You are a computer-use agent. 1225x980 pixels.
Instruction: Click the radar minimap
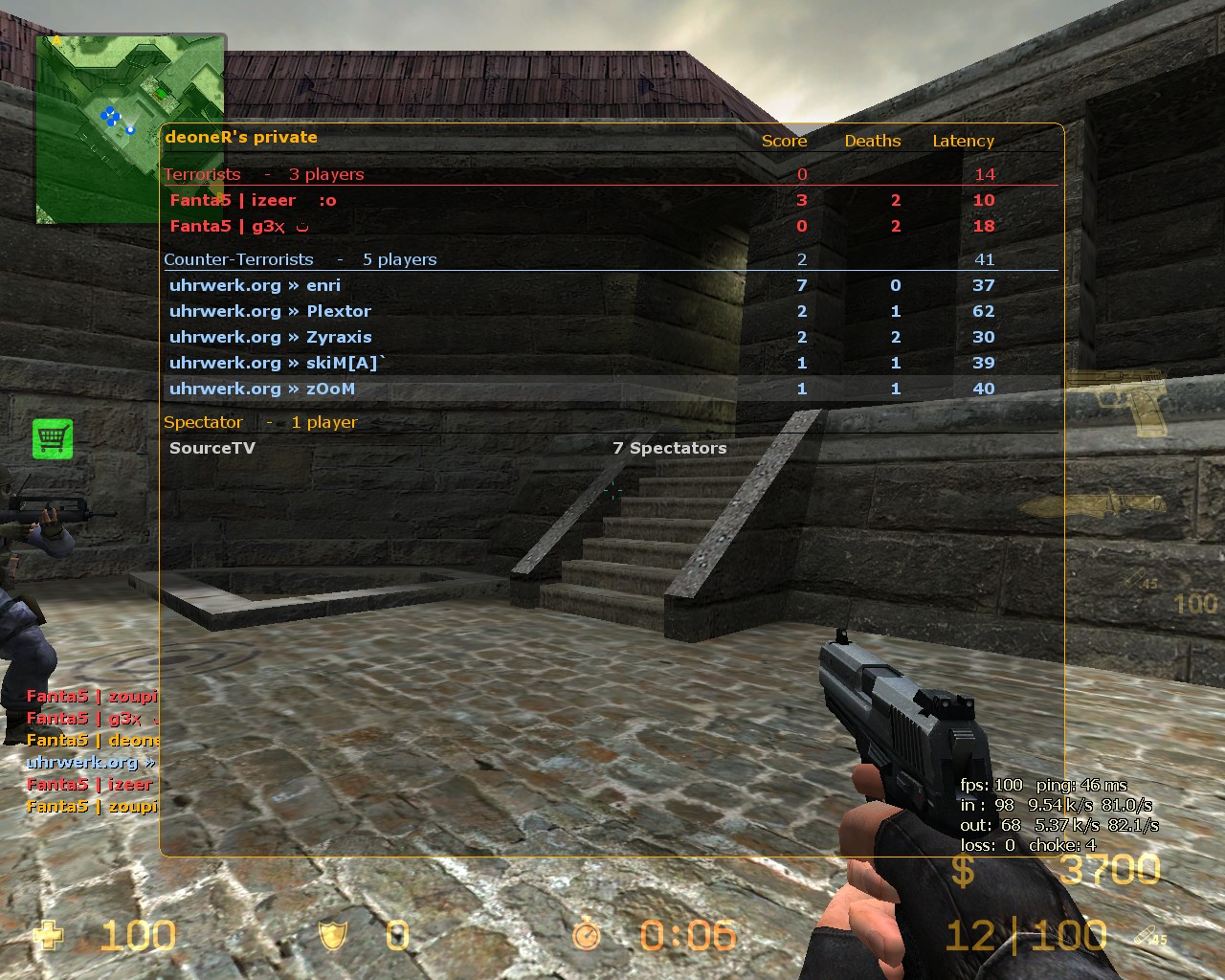point(130,128)
